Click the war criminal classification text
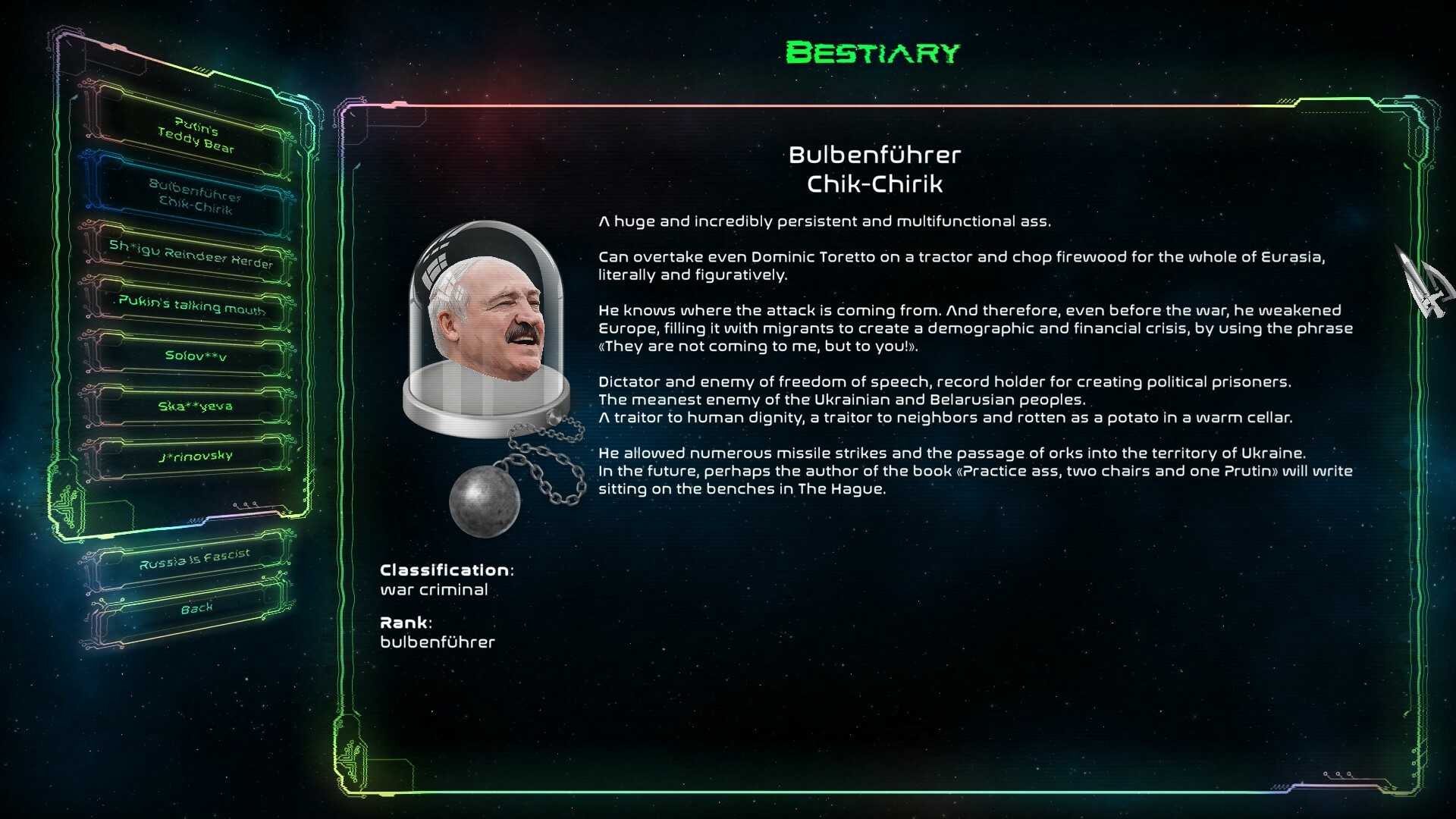This screenshot has height=819, width=1456. [435, 589]
